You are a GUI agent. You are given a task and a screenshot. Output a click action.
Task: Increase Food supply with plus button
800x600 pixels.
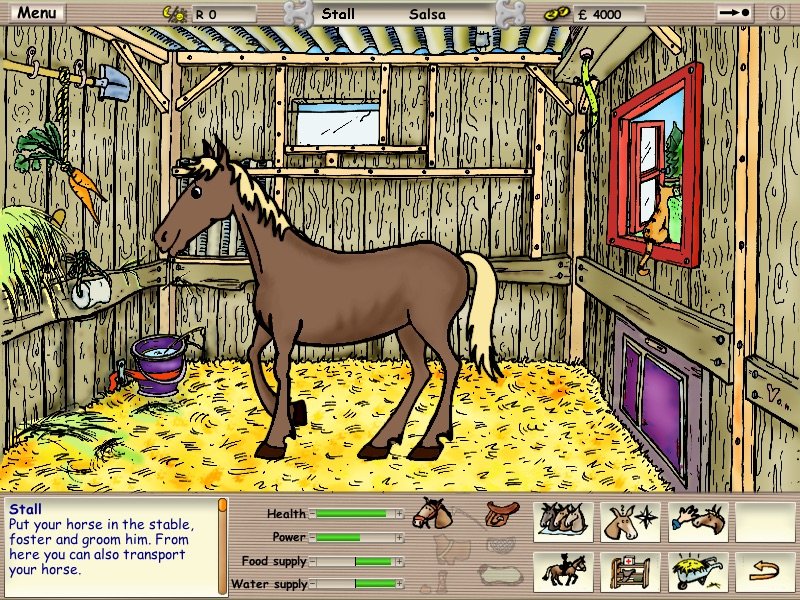tap(400, 561)
